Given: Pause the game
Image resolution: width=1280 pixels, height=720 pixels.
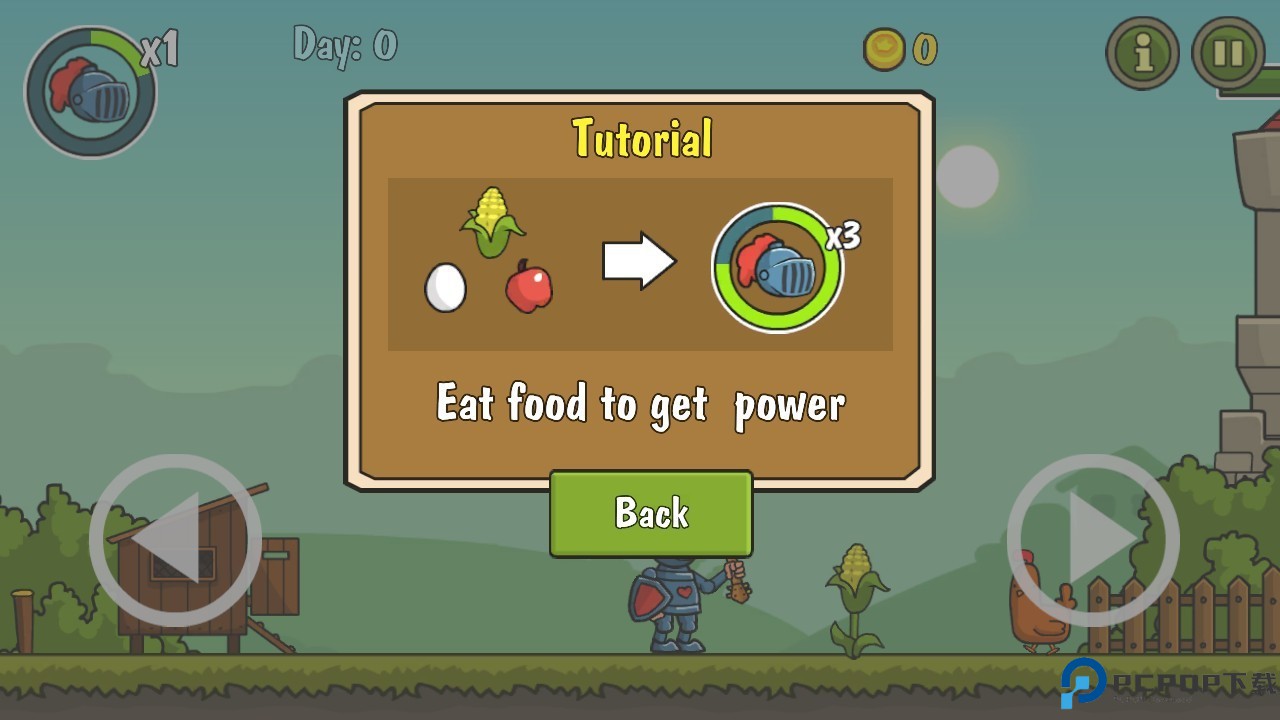Looking at the screenshot, I should (1228, 53).
